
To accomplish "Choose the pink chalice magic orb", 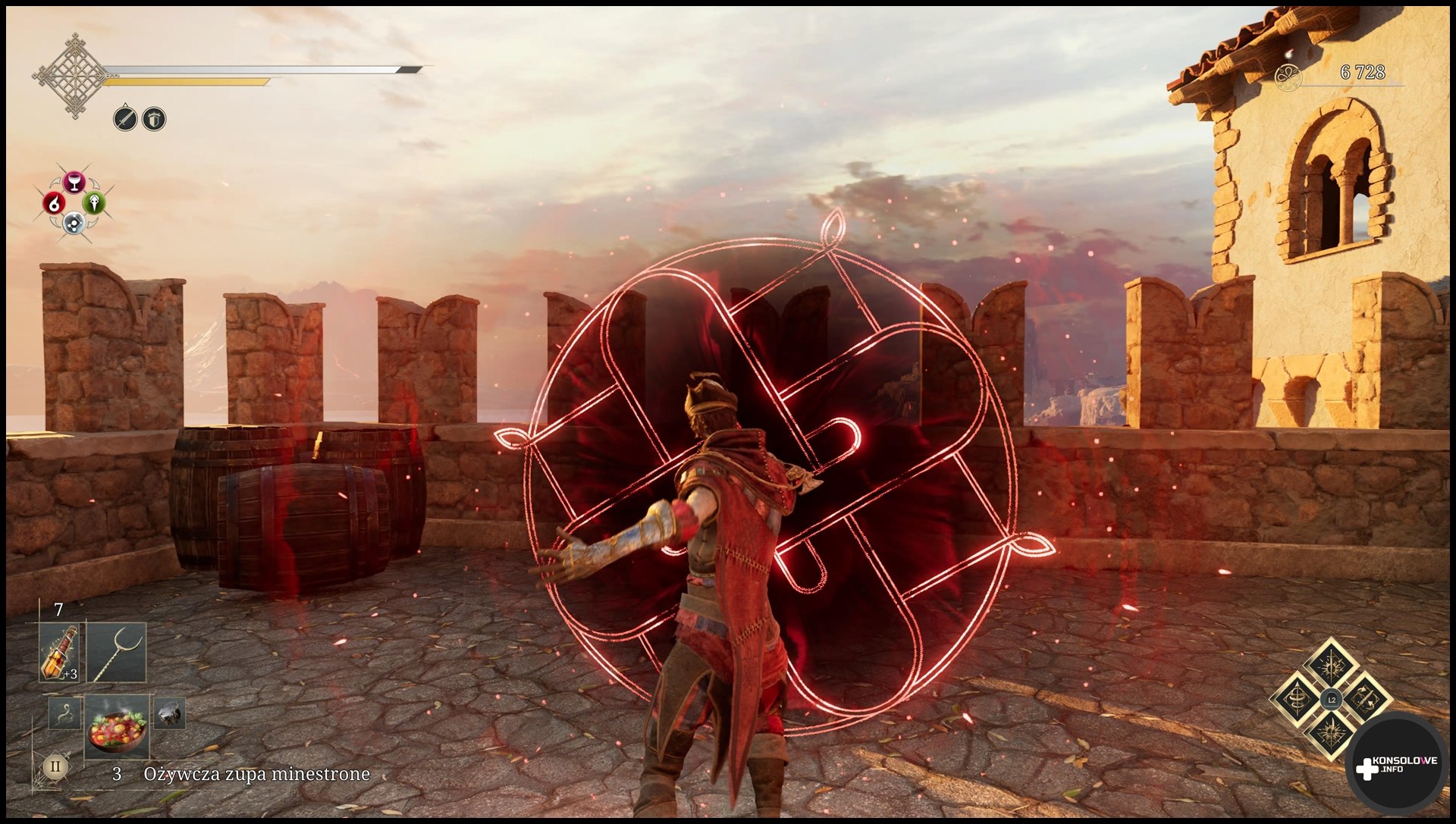I will click(x=74, y=182).
